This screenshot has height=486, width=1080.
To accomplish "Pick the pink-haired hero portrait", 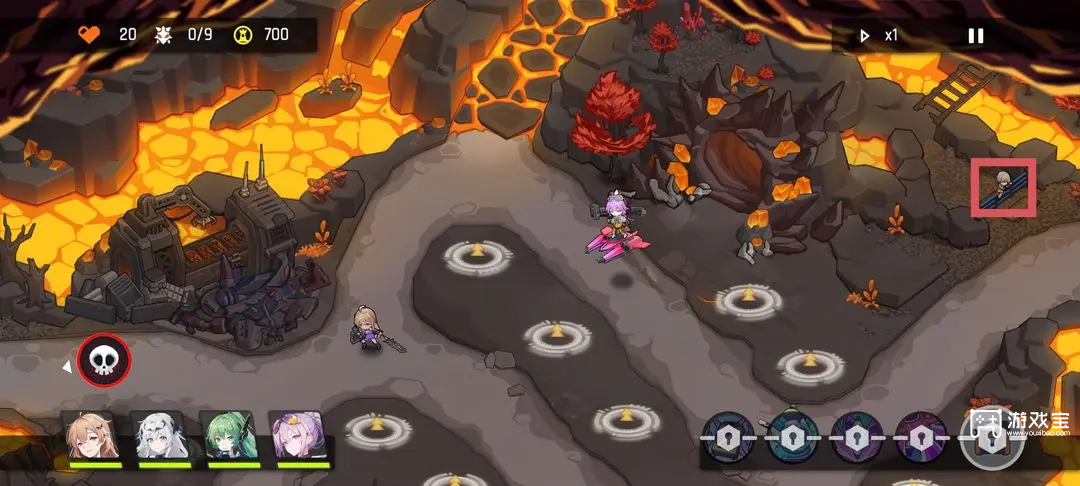I will [x=299, y=436].
